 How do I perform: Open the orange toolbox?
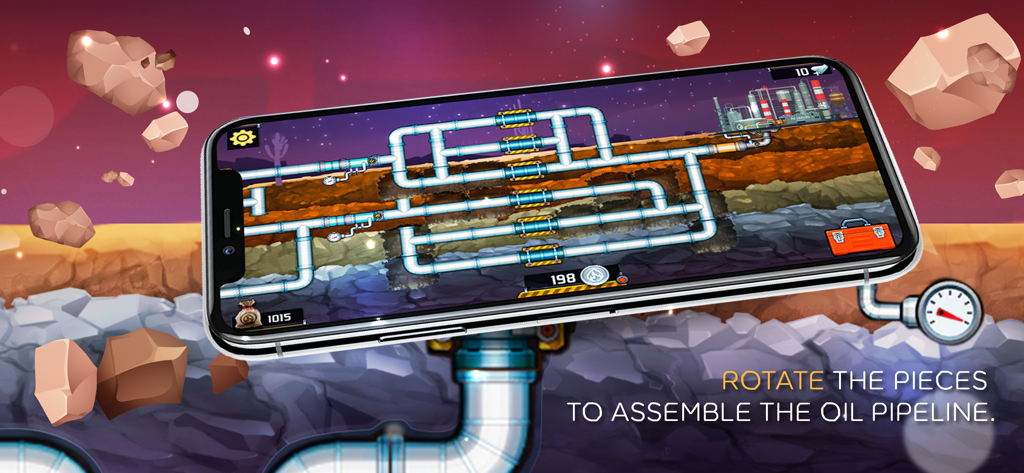(850, 241)
